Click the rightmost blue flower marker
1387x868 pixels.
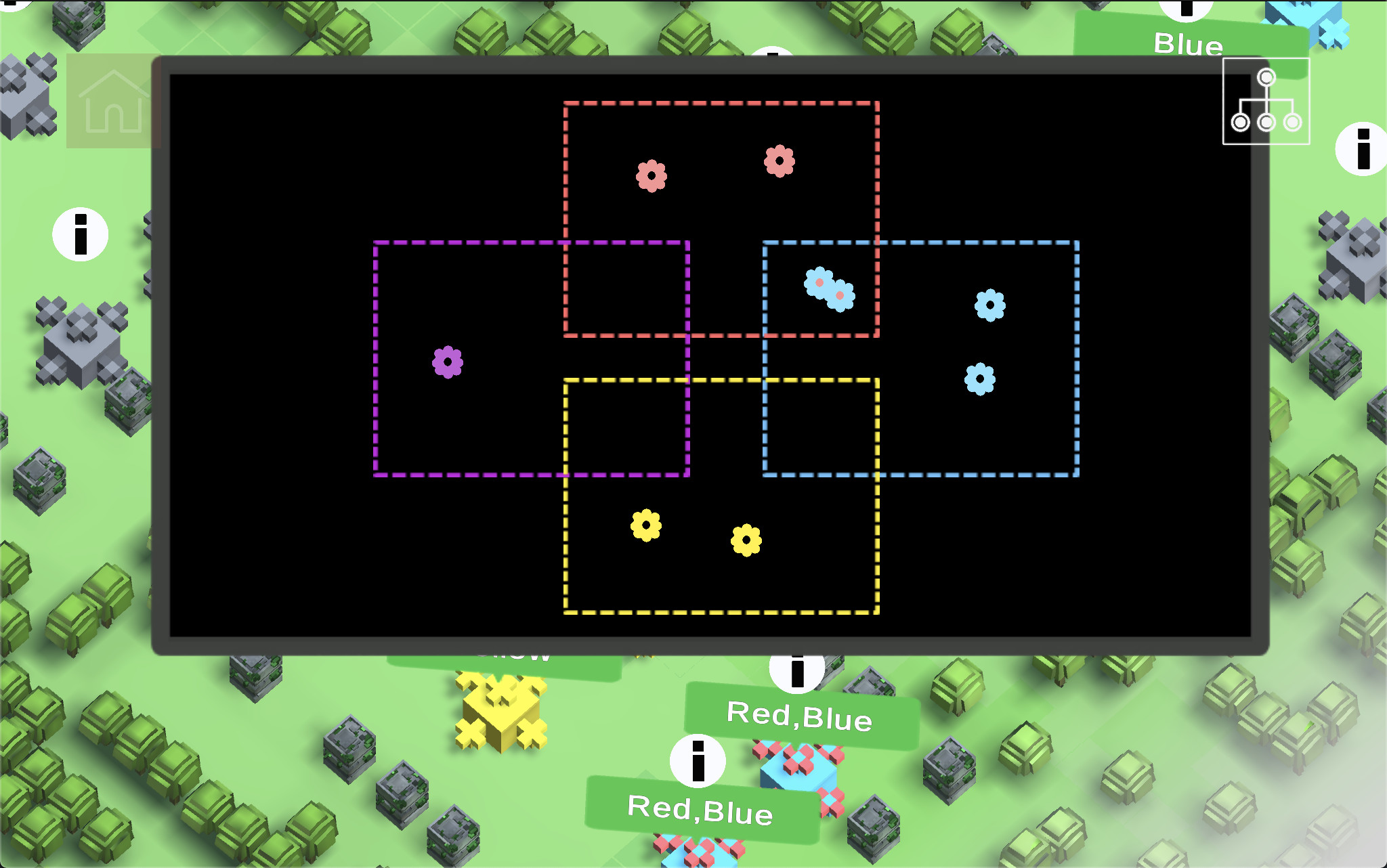tap(988, 306)
